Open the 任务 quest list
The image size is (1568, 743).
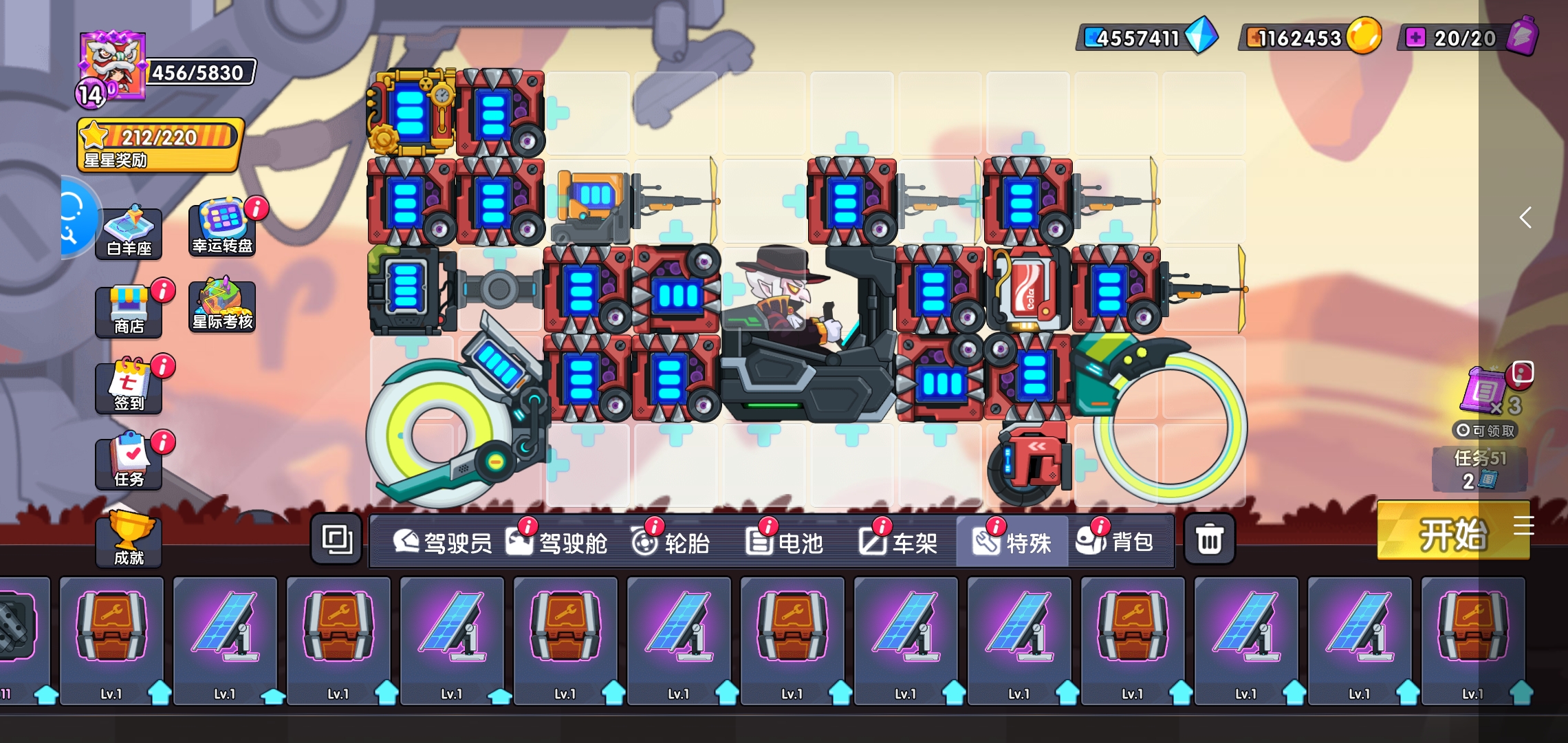(x=129, y=462)
